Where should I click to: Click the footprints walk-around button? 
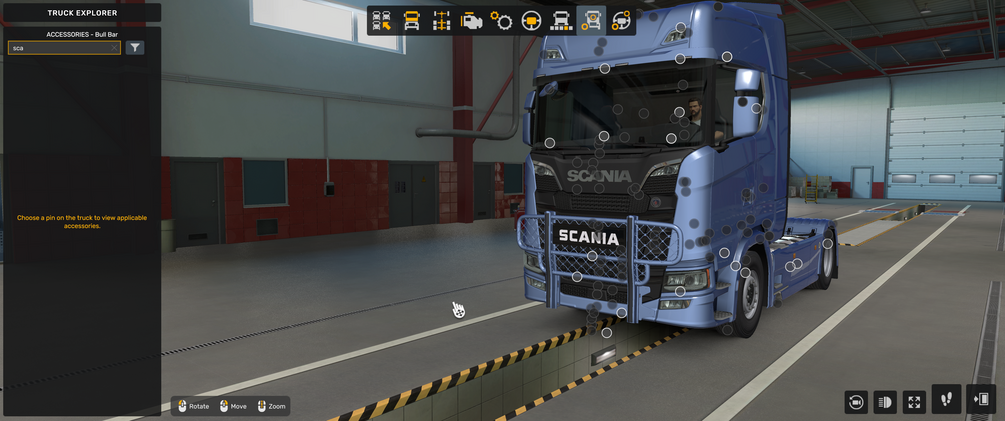pyautogui.click(x=946, y=399)
